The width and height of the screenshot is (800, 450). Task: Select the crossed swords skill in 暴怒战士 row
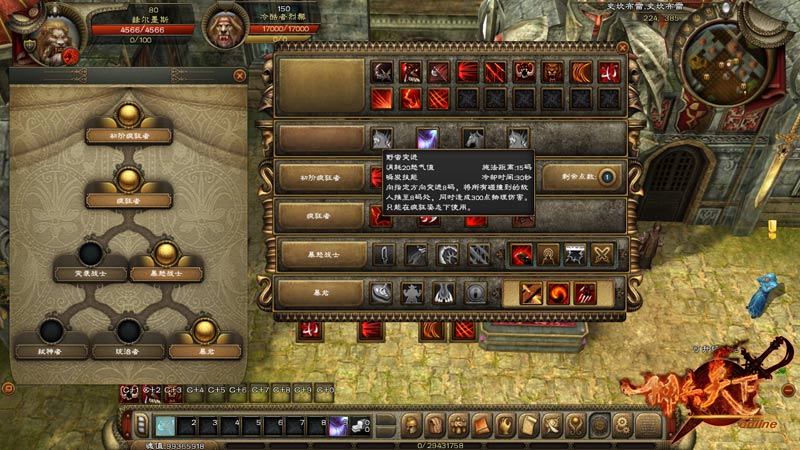[601, 255]
